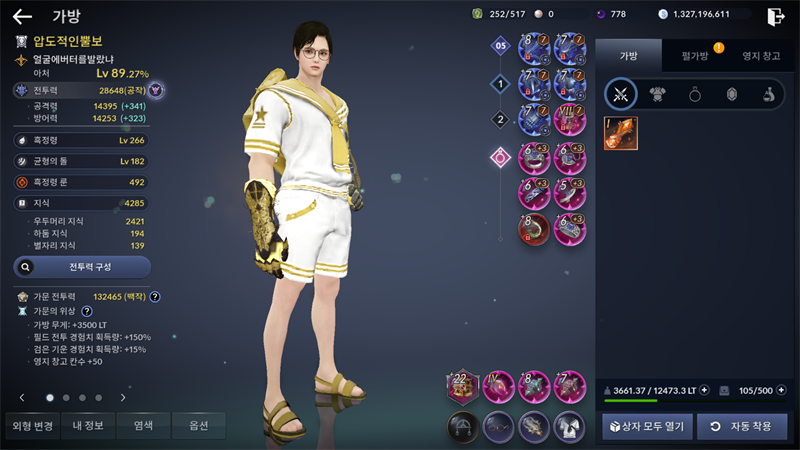Screen dimensions: 800x450
Task: Select the potion consumables filter
Action: point(768,95)
